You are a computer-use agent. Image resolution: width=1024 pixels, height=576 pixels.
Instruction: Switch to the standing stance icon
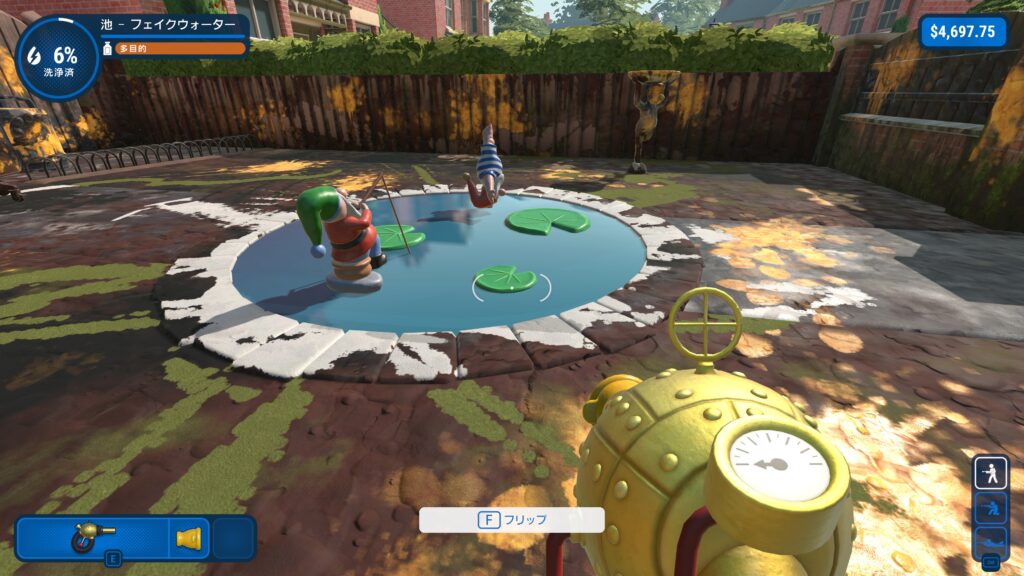pos(991,474)
